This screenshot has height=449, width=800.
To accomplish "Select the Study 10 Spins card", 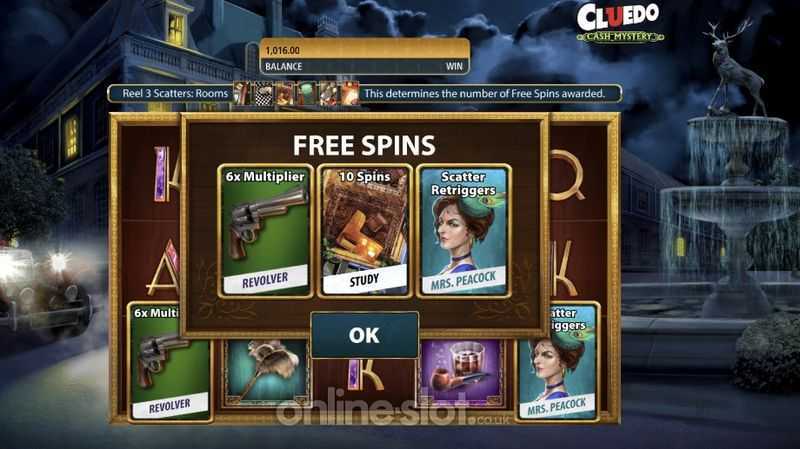I will 364,231.
